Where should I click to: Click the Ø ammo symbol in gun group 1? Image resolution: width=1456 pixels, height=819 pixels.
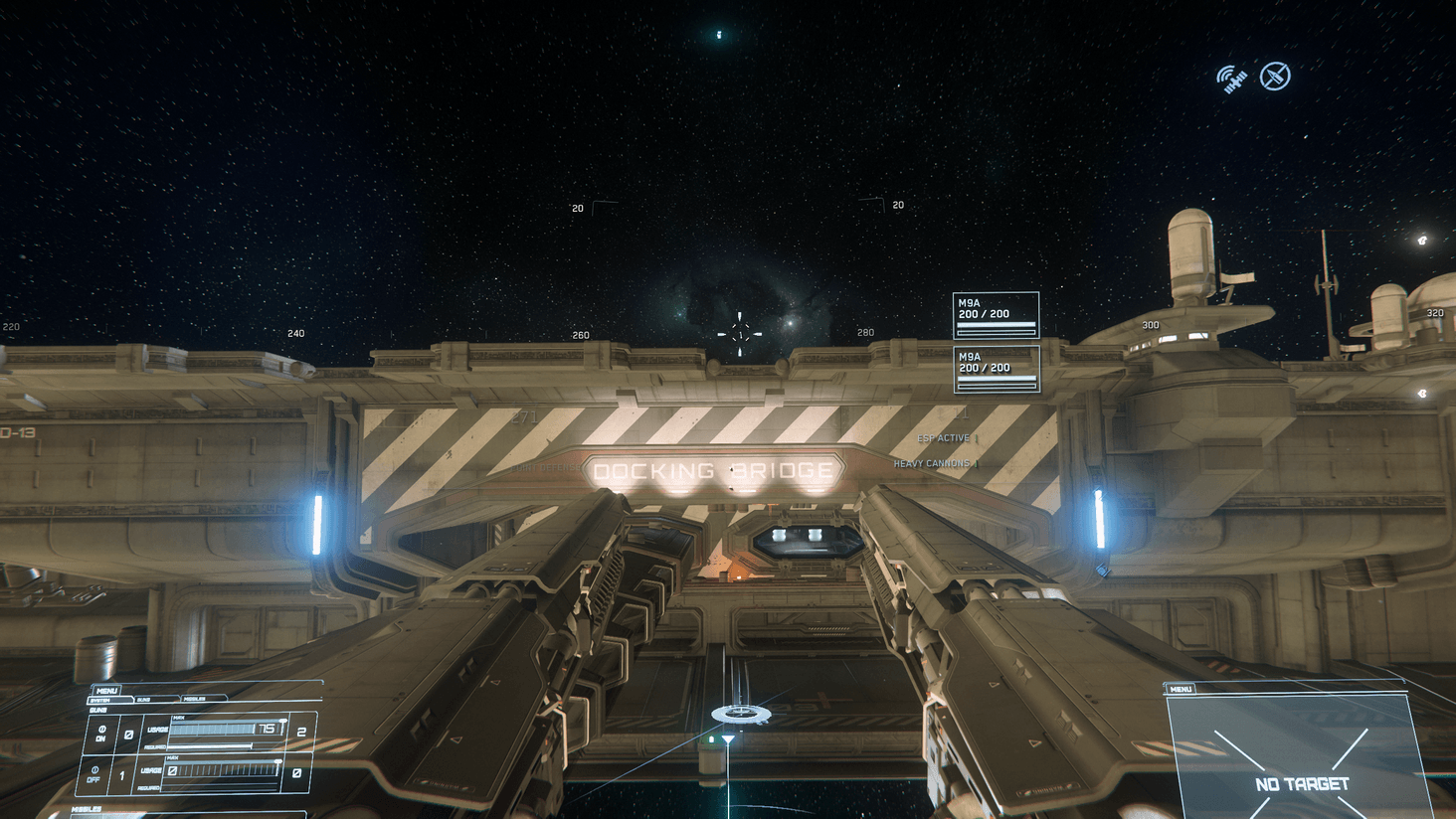tap(127, 736)
